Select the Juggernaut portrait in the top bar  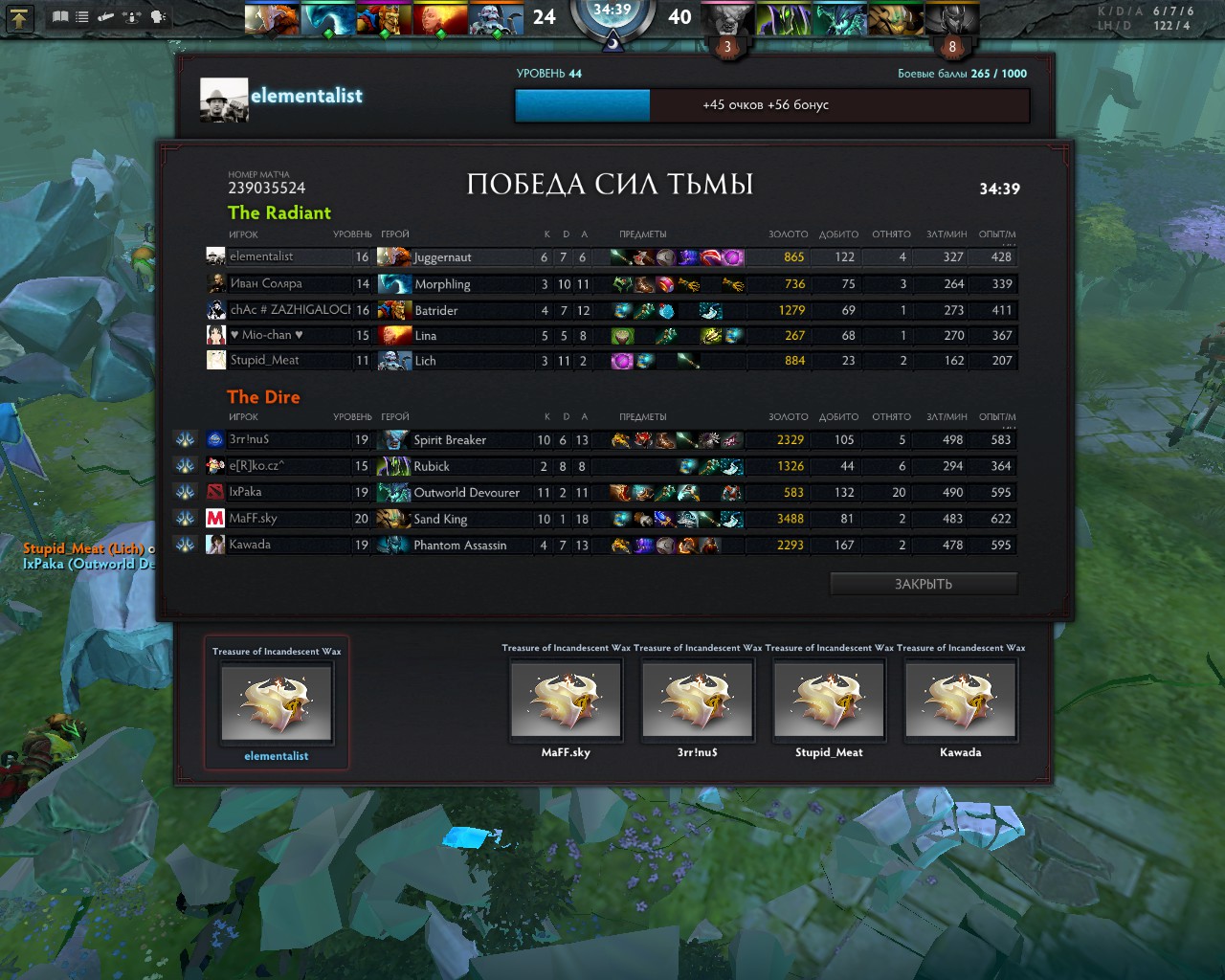272,19
